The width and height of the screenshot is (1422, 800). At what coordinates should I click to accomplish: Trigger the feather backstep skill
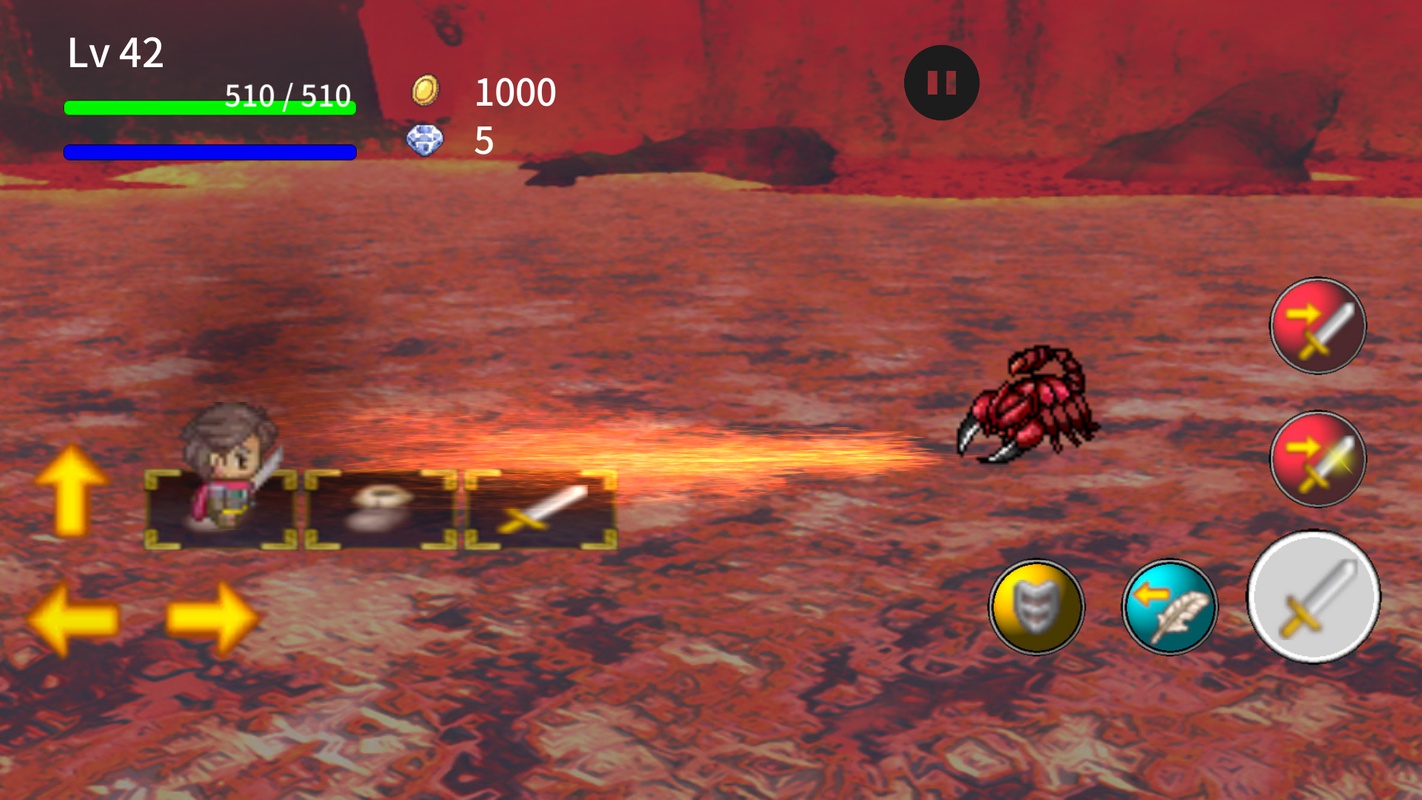click(x=1169, y=607)
